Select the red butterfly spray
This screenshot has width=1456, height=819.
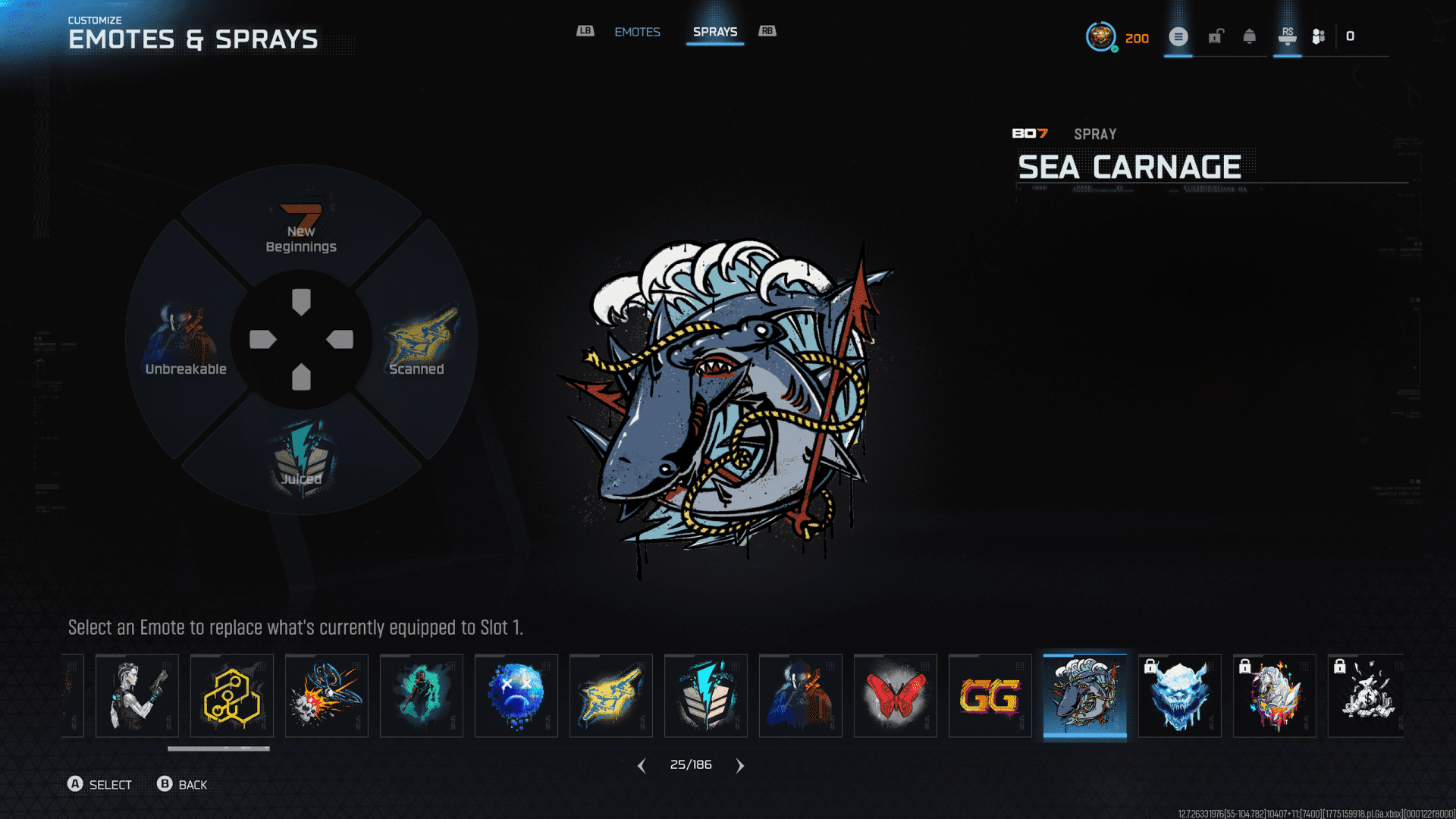click(x=895, y=695)
